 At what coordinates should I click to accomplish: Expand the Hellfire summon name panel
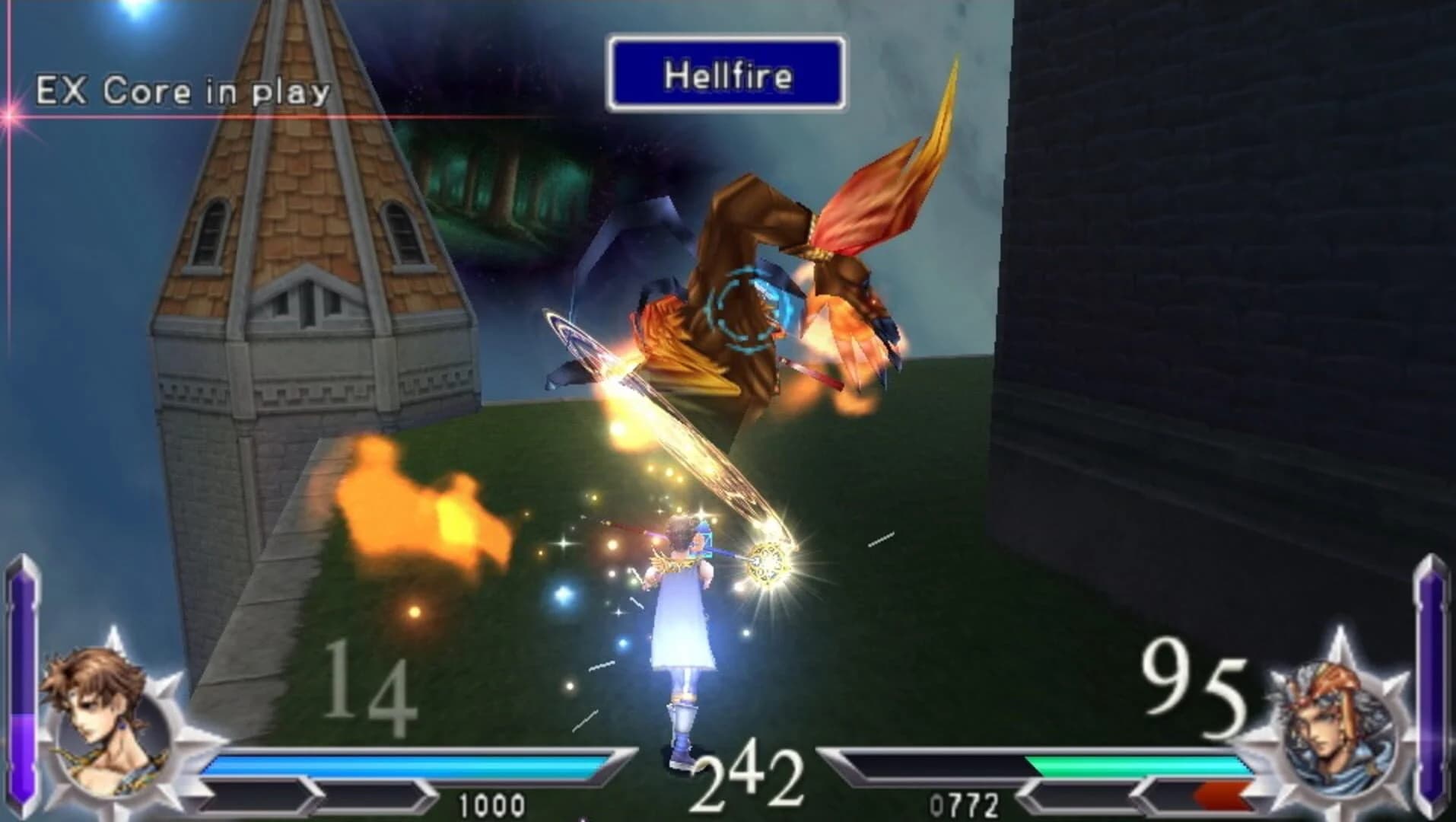point(726,75)
